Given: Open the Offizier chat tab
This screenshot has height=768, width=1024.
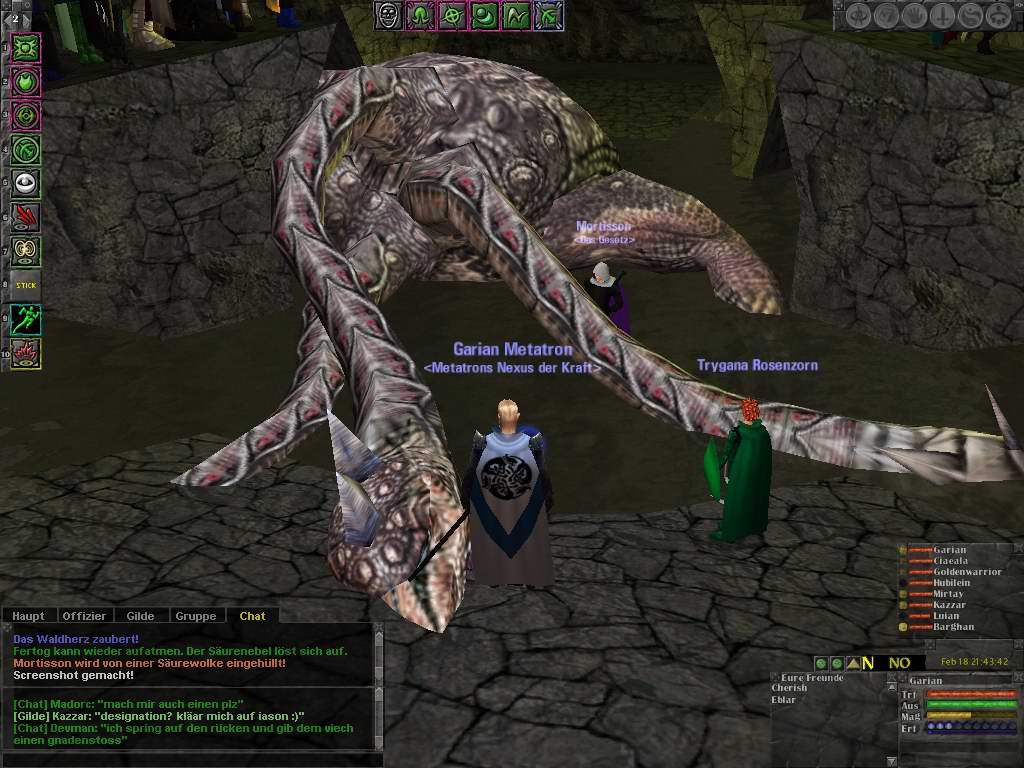Looking at the screenshot, I should (84, 616).
